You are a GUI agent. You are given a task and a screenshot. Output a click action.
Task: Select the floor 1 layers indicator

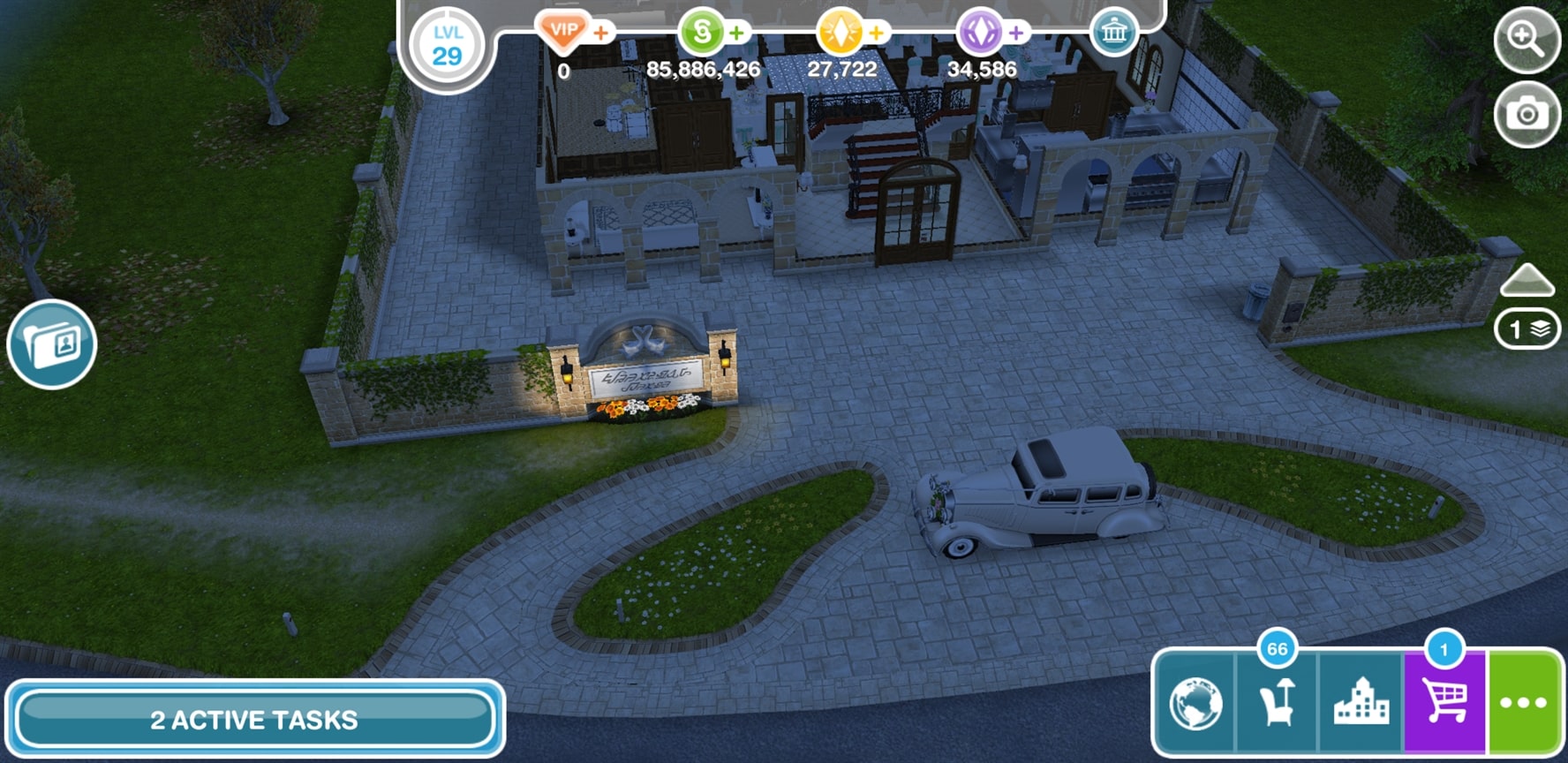(x=1527, y=329)
